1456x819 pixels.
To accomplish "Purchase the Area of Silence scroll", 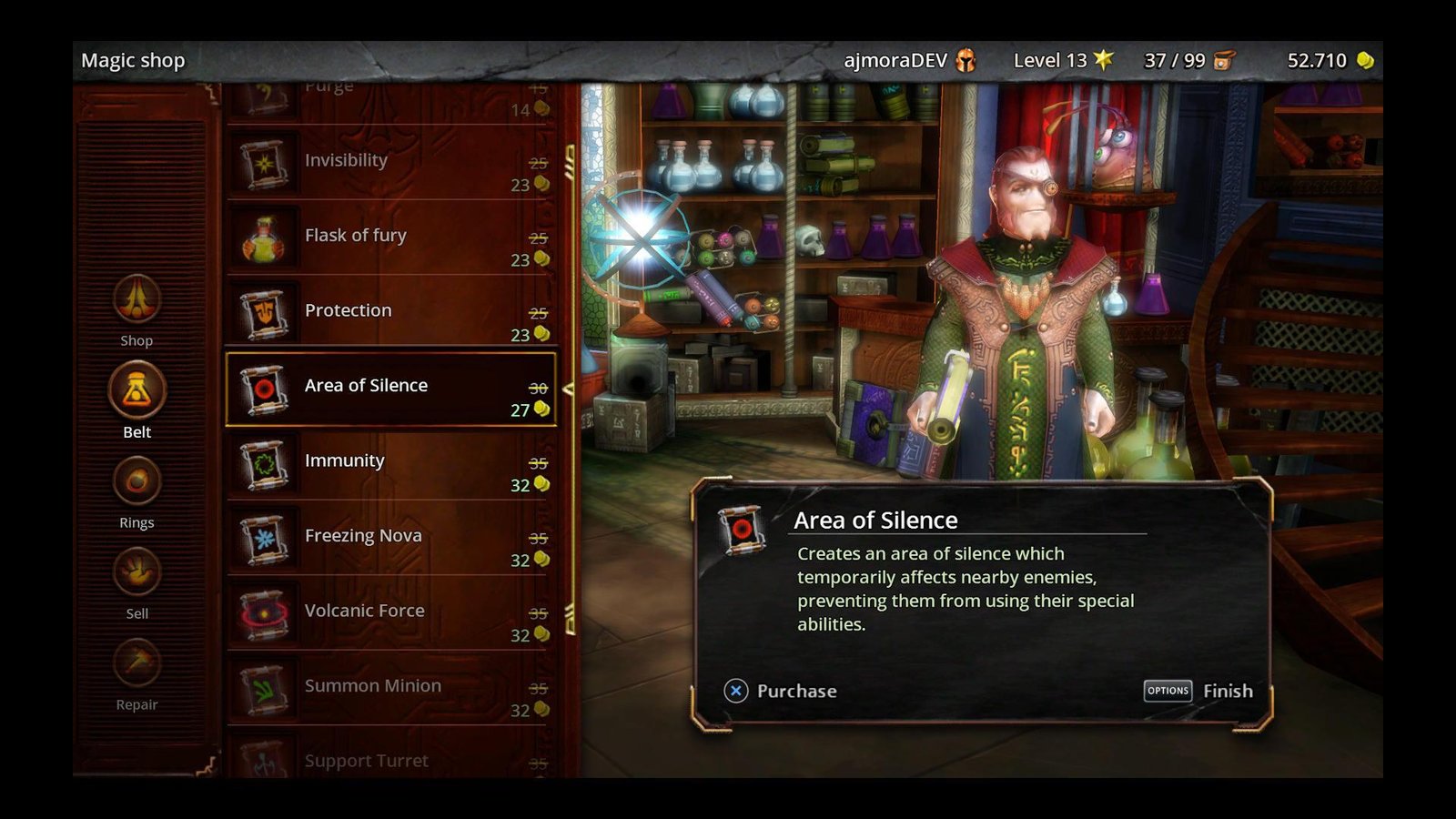I will [780, 691].
